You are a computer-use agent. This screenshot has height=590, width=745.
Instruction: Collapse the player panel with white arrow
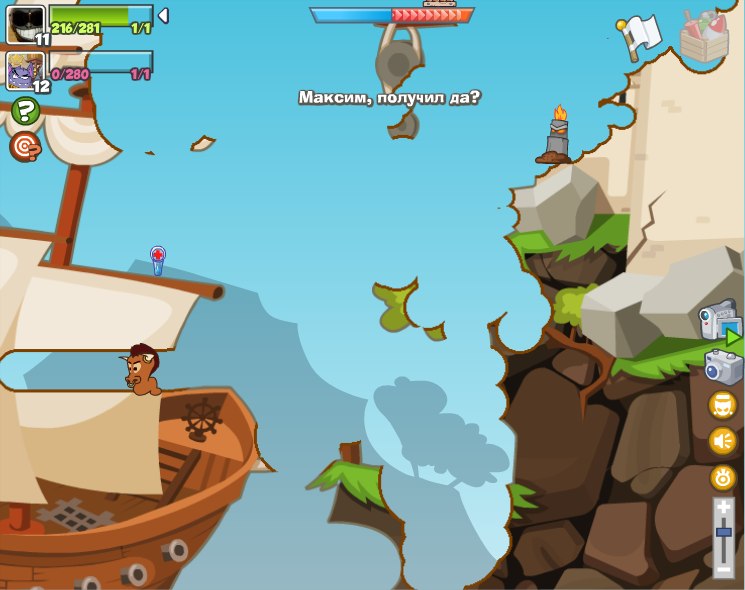163,16
